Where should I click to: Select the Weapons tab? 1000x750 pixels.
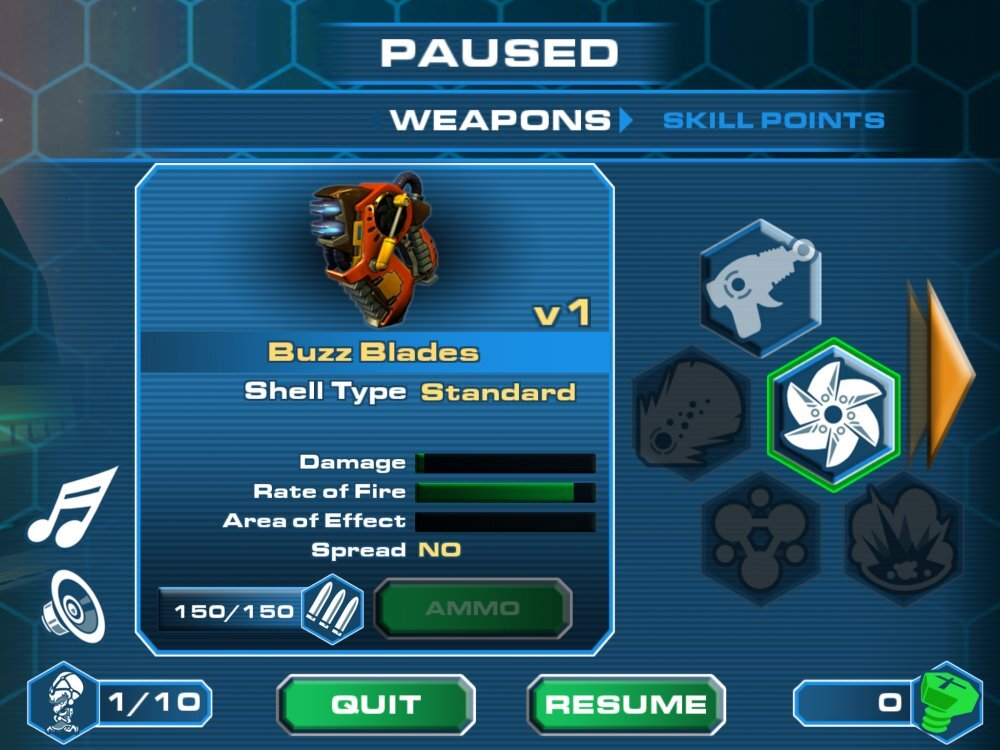499,121
